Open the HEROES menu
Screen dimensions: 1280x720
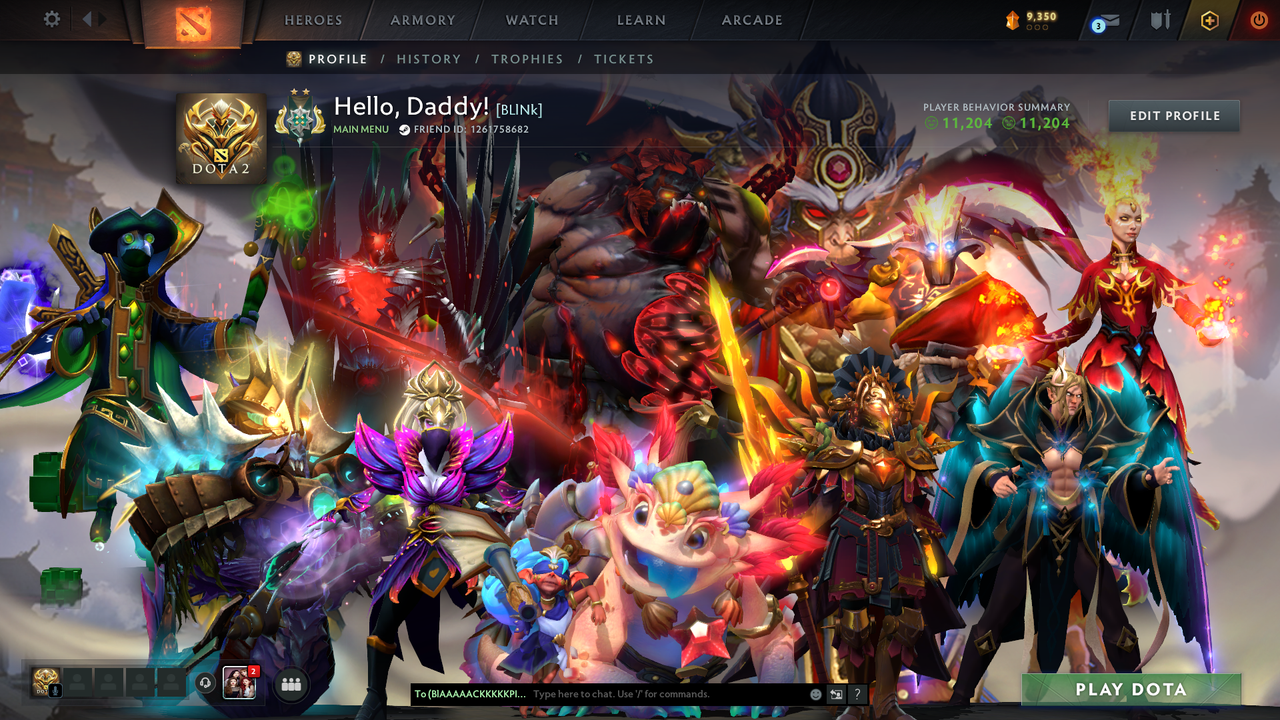click(x=313, y=19)
